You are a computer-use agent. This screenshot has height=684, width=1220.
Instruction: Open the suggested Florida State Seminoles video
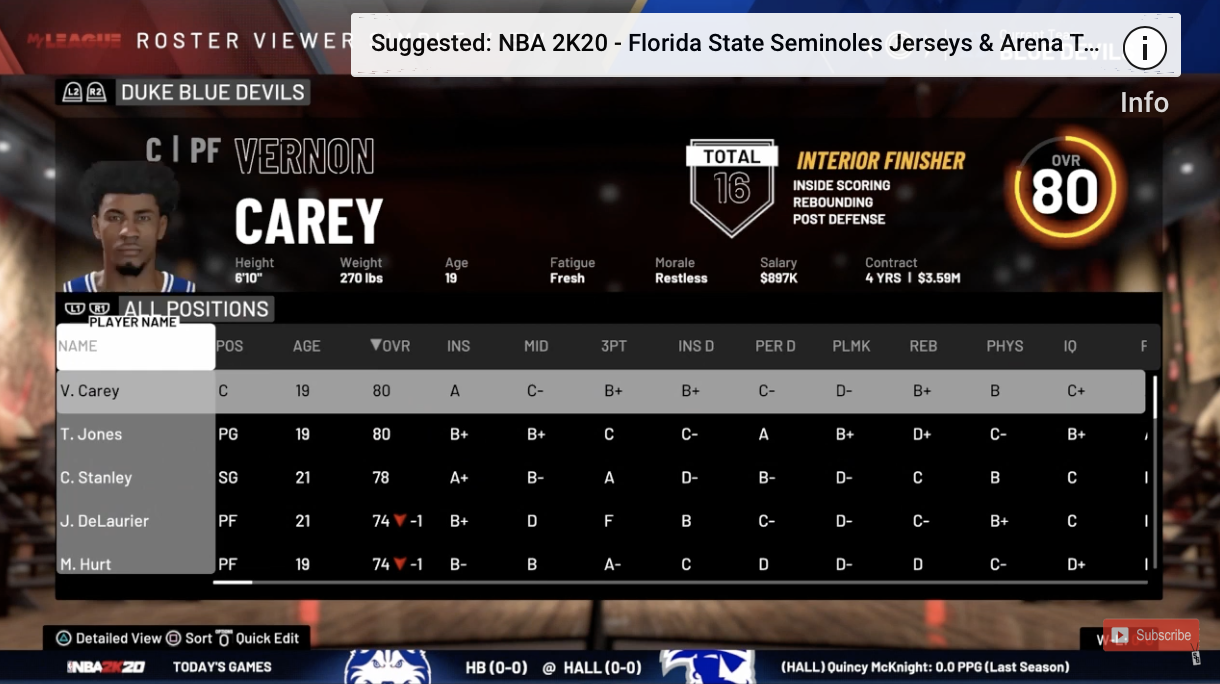(735, 45)
